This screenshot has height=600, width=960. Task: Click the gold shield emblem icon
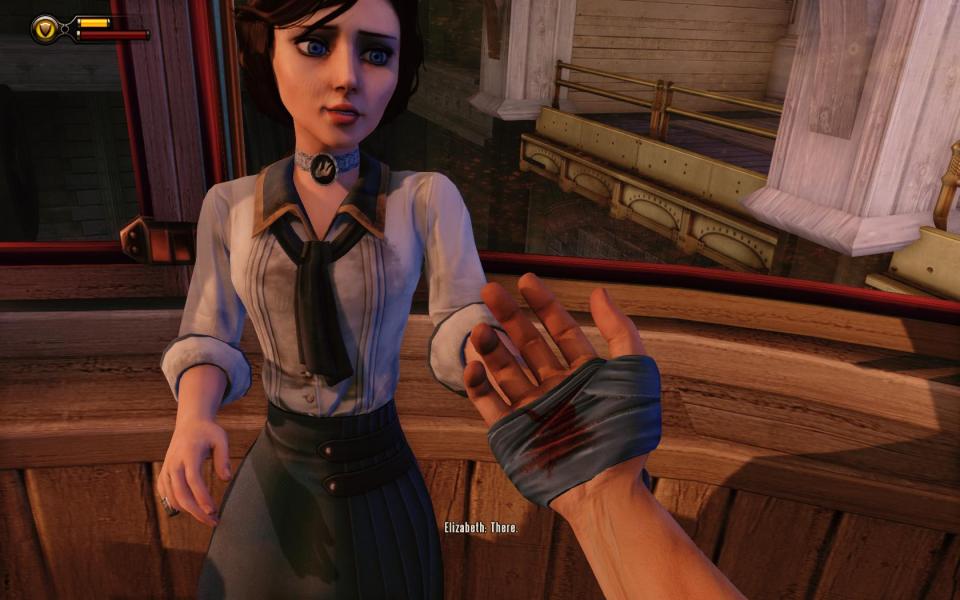click(46, 28)
